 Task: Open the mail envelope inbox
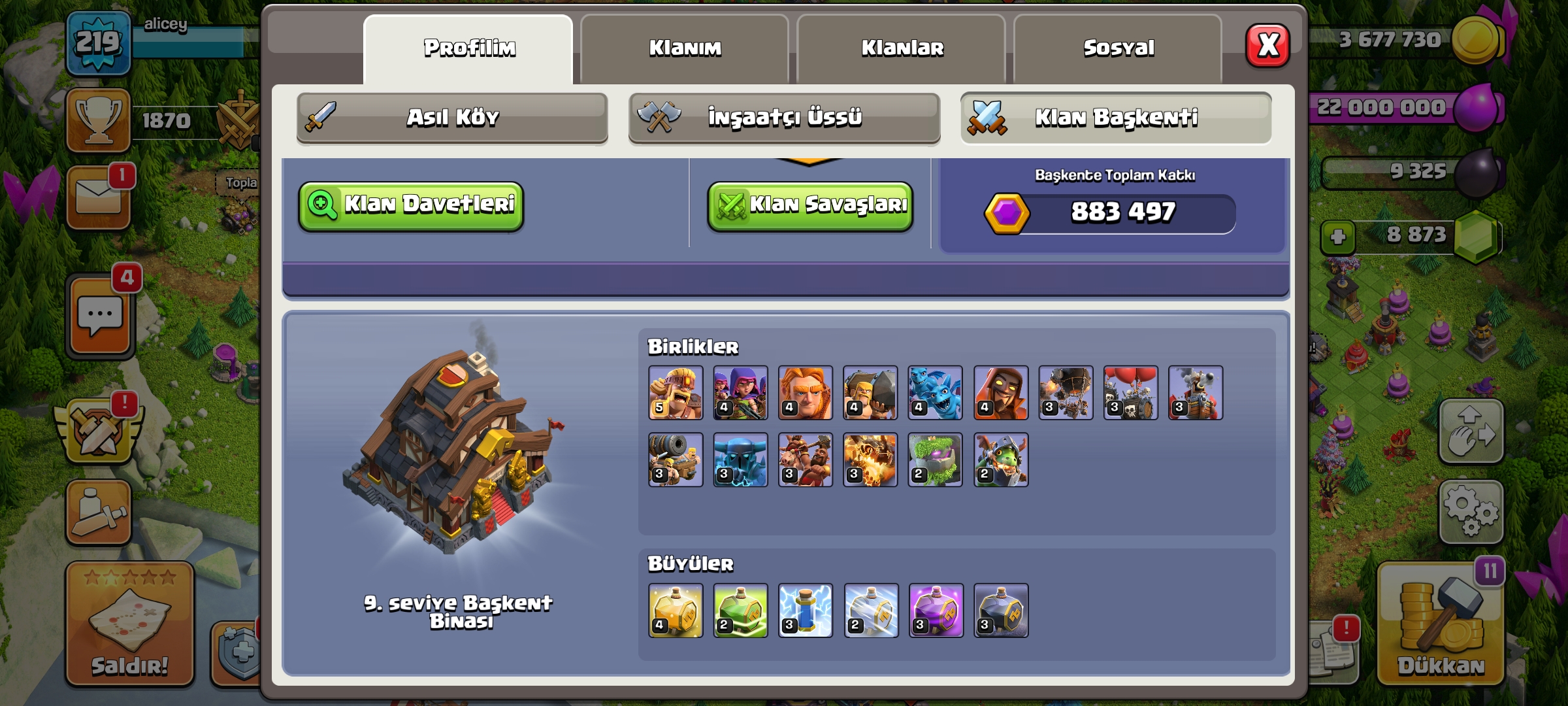[99, 196]
